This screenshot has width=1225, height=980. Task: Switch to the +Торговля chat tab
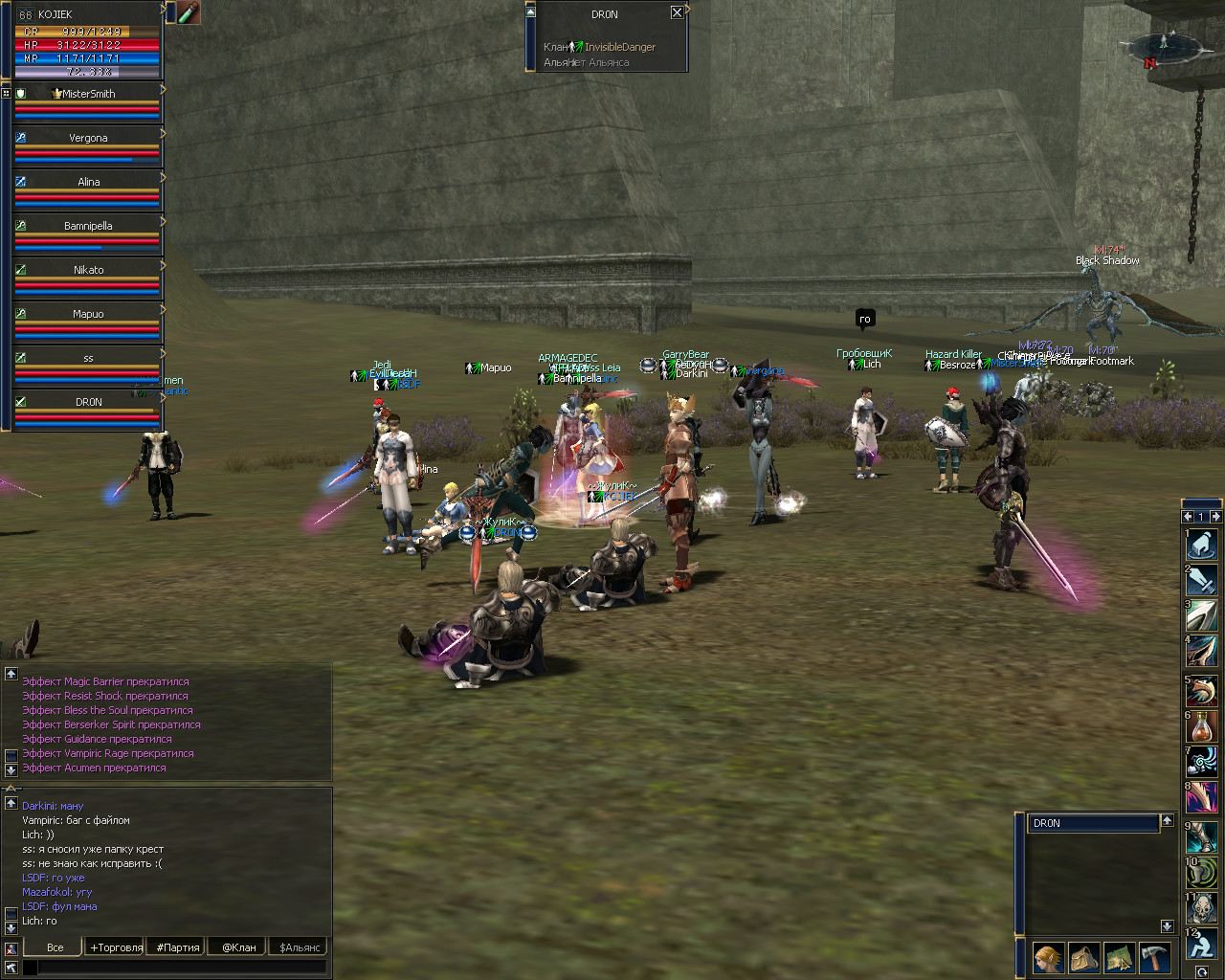coord(116,947)
